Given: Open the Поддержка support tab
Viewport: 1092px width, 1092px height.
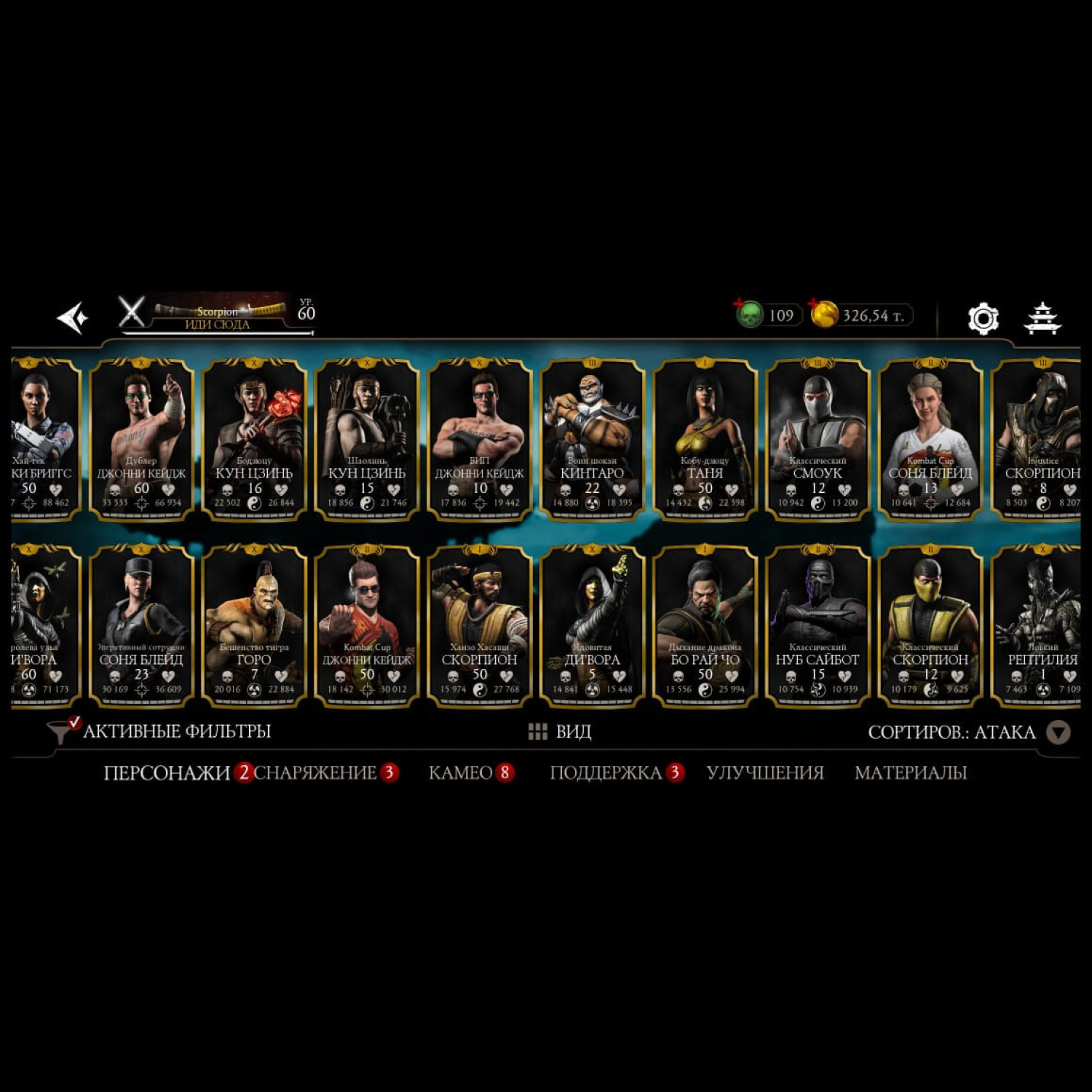Looking at the screenshot, I should [x=606, y=772].
